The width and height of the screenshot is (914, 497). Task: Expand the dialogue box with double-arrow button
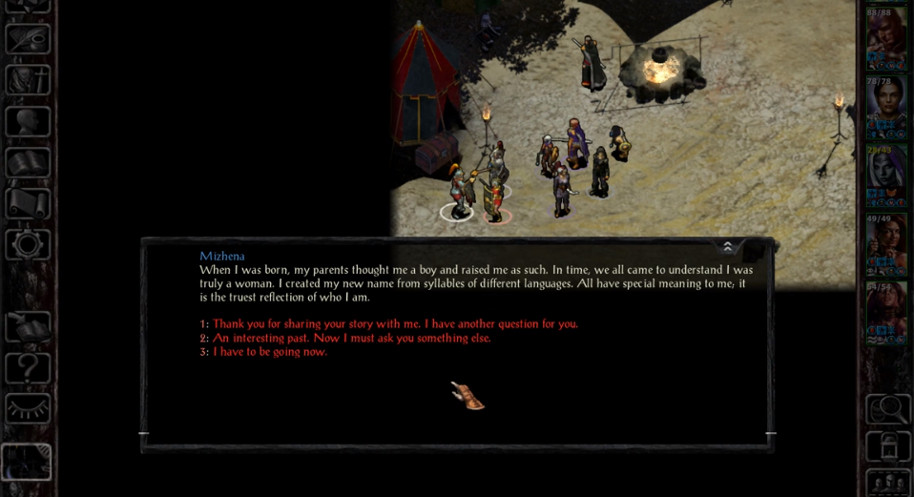click(727, 247)
